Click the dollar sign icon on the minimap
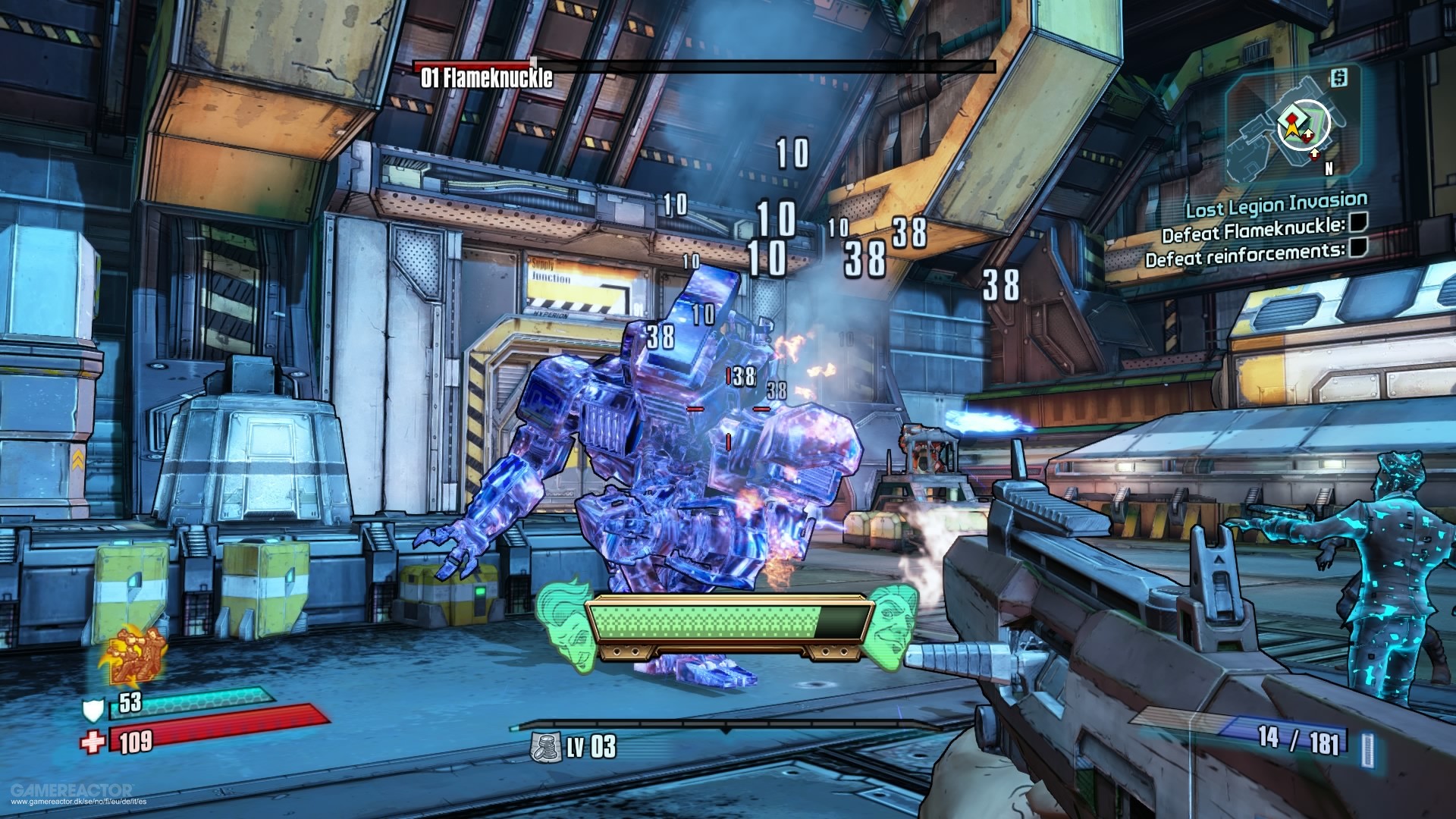This screenshot has height=819, width=1456. 1339,78
